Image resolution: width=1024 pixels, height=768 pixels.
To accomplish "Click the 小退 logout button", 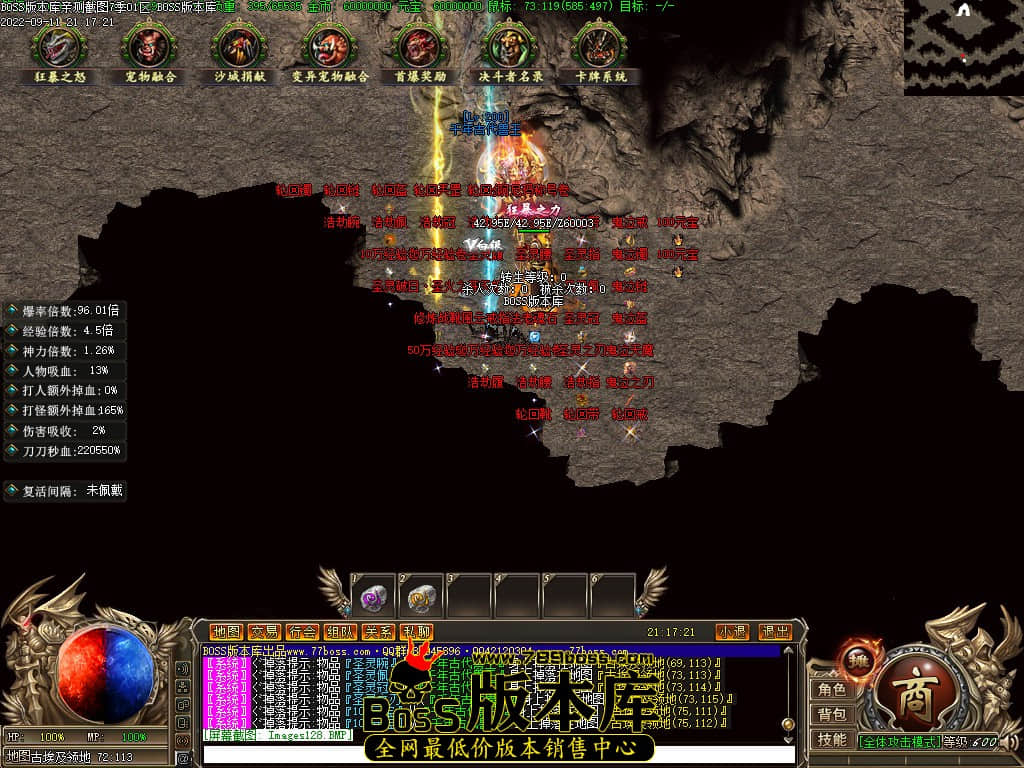I will [x=732, y=632].
